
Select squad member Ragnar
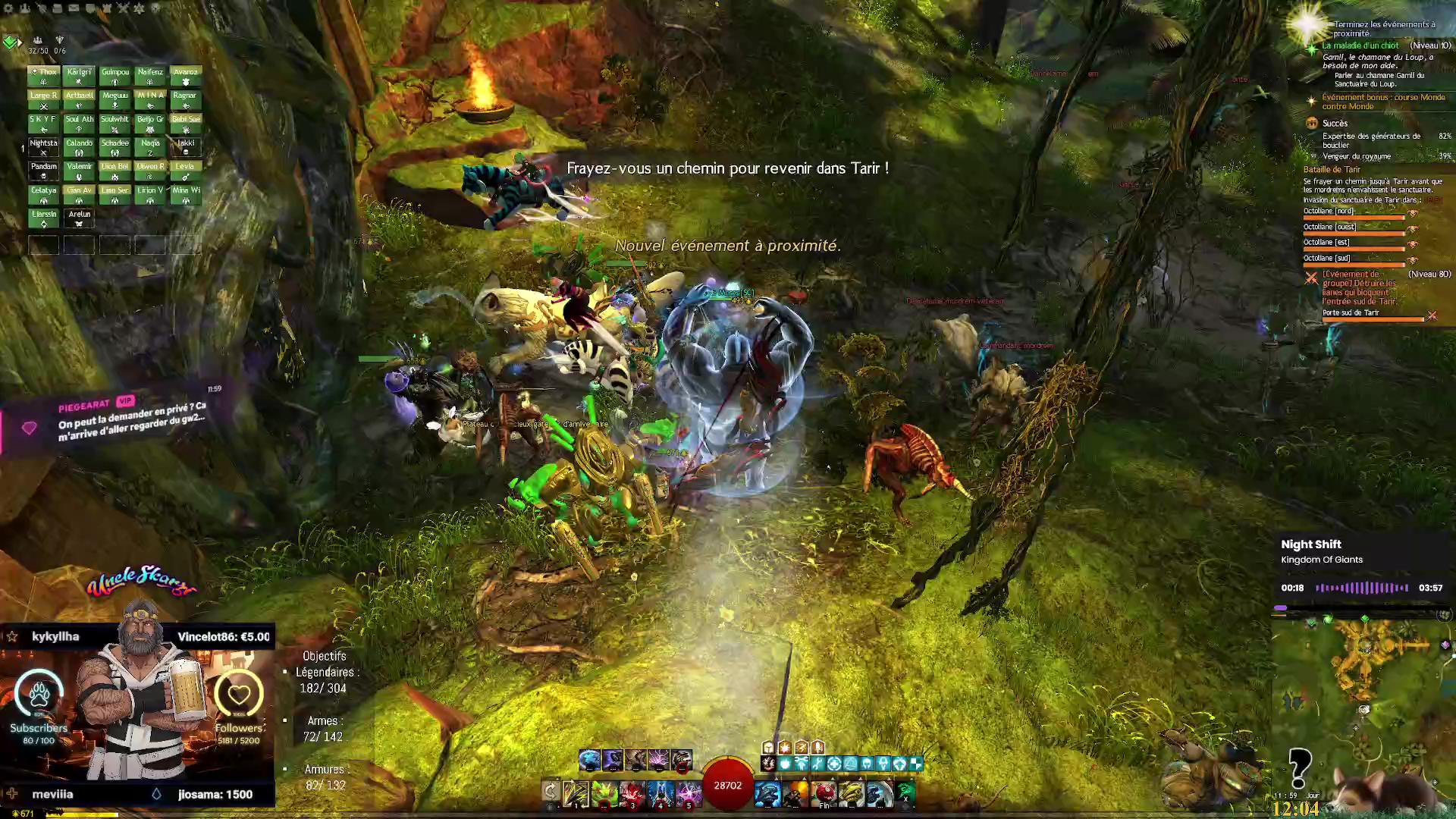[185, 99]
